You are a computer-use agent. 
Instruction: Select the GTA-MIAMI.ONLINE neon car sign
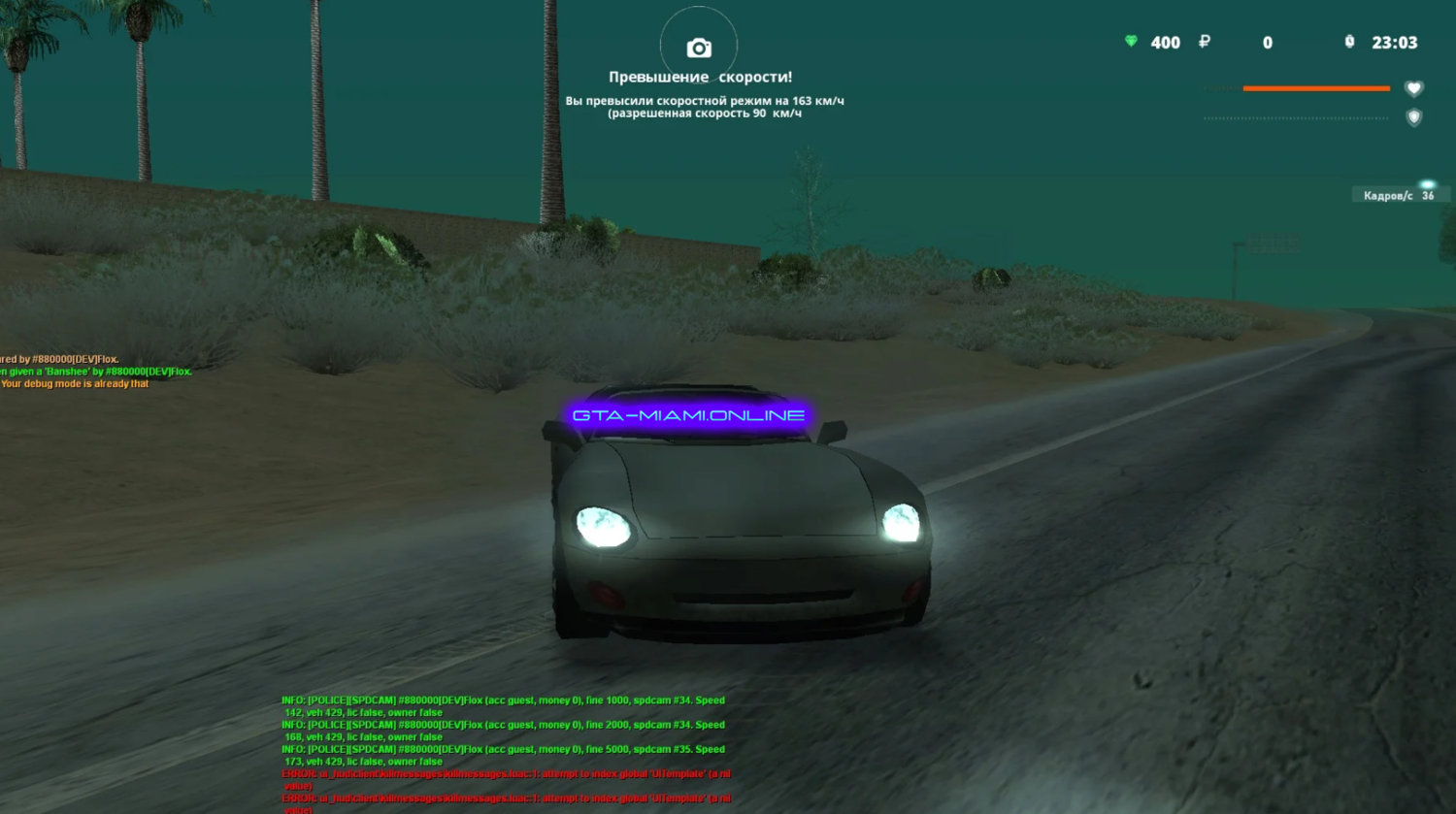[x=689, y=414]
